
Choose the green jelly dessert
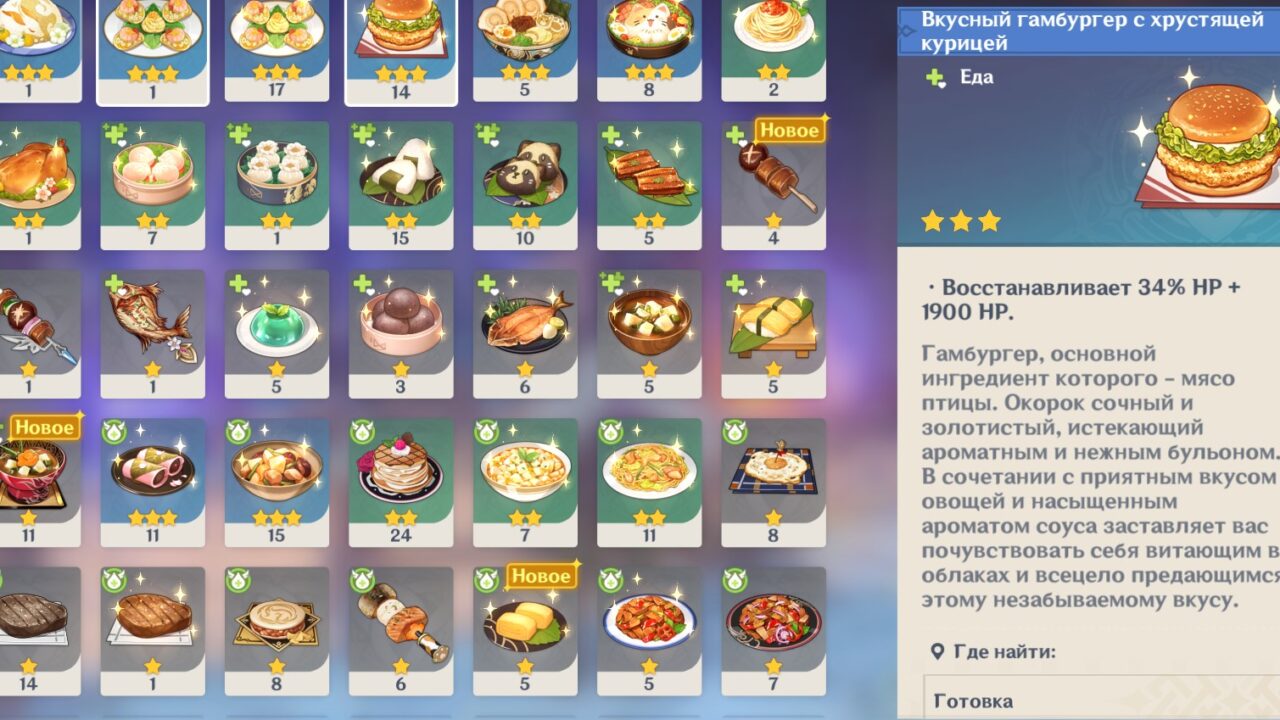(x=277, y=326)
